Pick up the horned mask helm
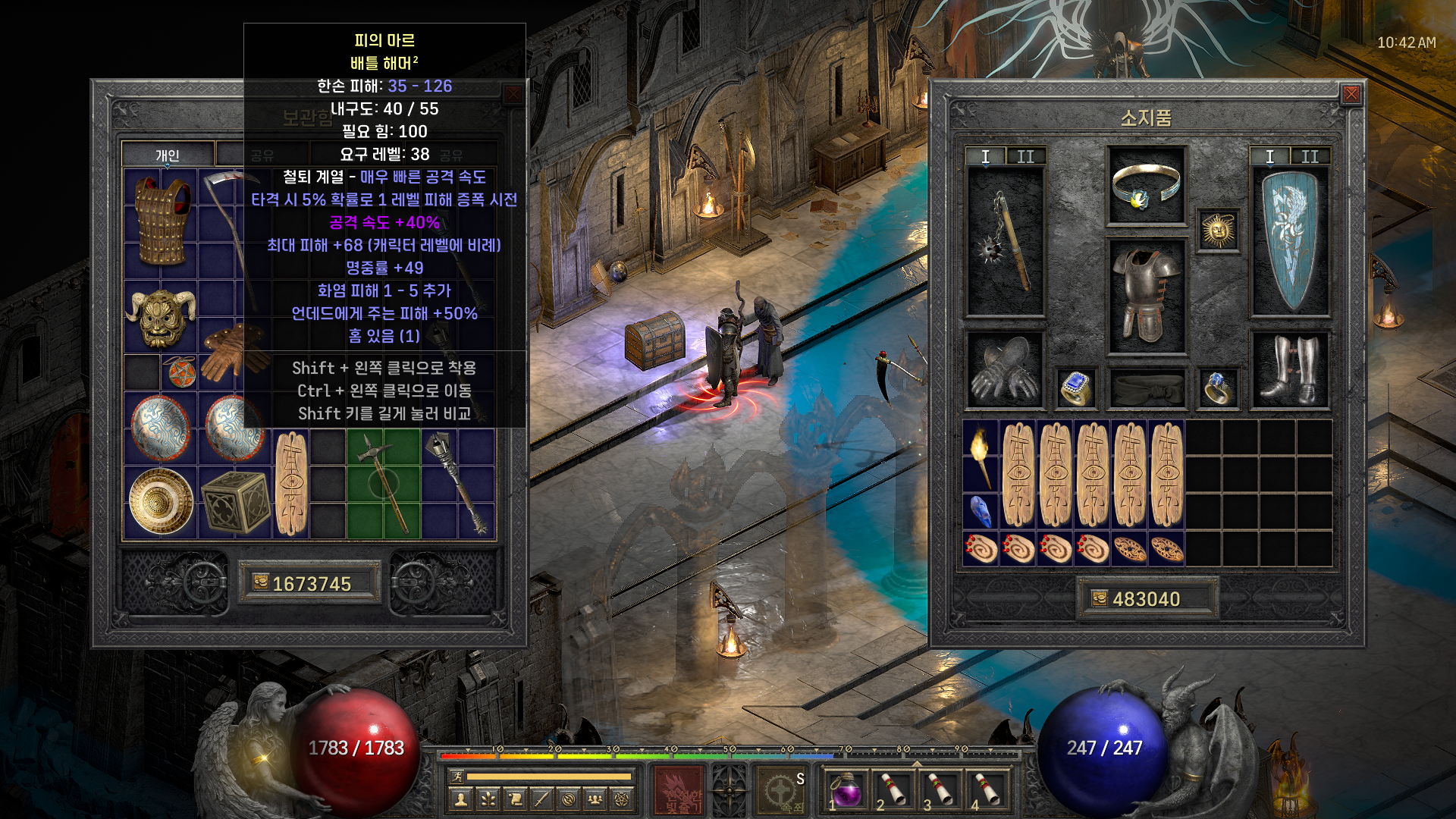Image resolution: width=1456 pixels, height=819 pixels. pyautogui.click(x=161, y=316)
